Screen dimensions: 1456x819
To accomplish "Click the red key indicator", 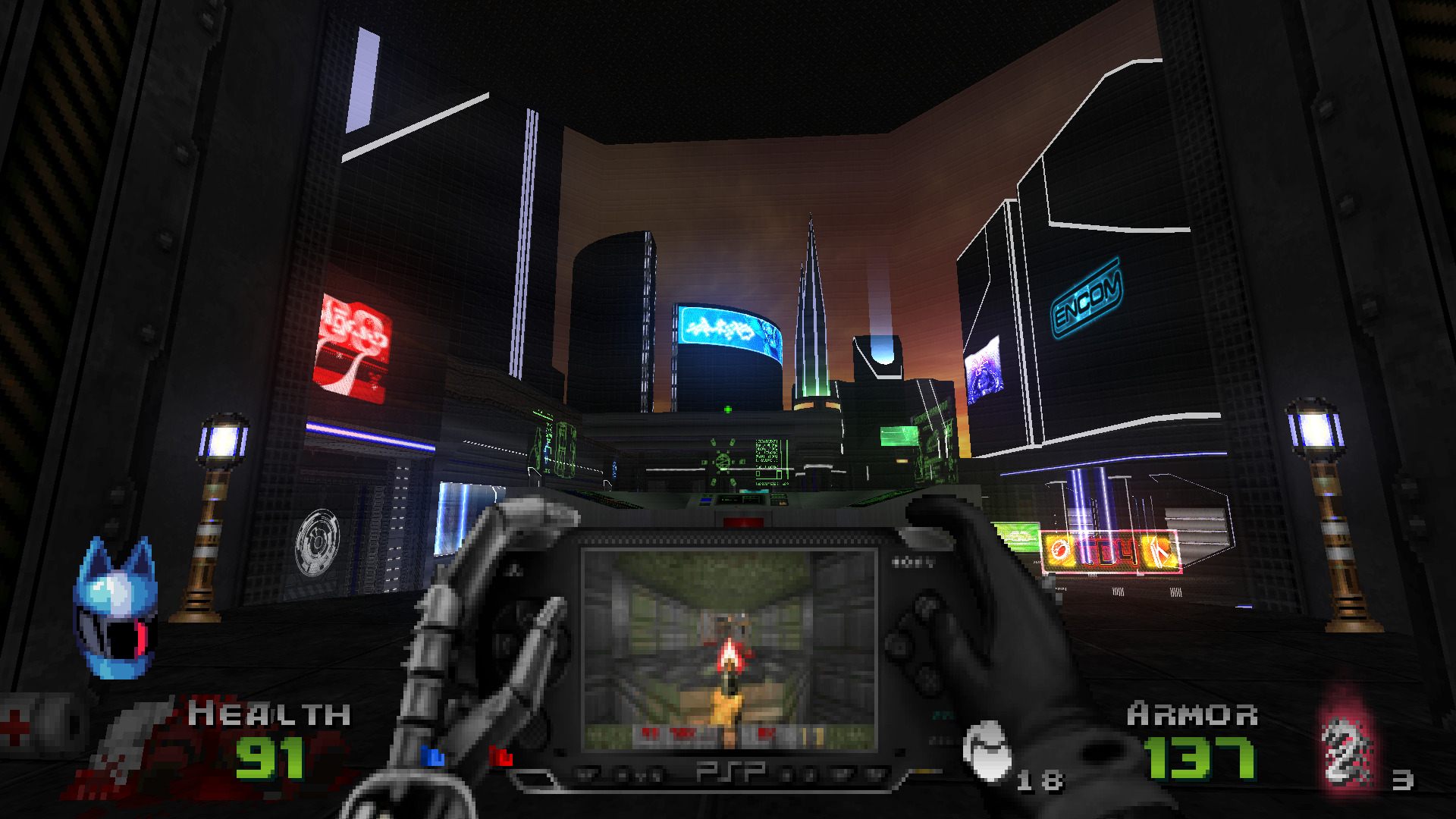I will coord(500,755).
